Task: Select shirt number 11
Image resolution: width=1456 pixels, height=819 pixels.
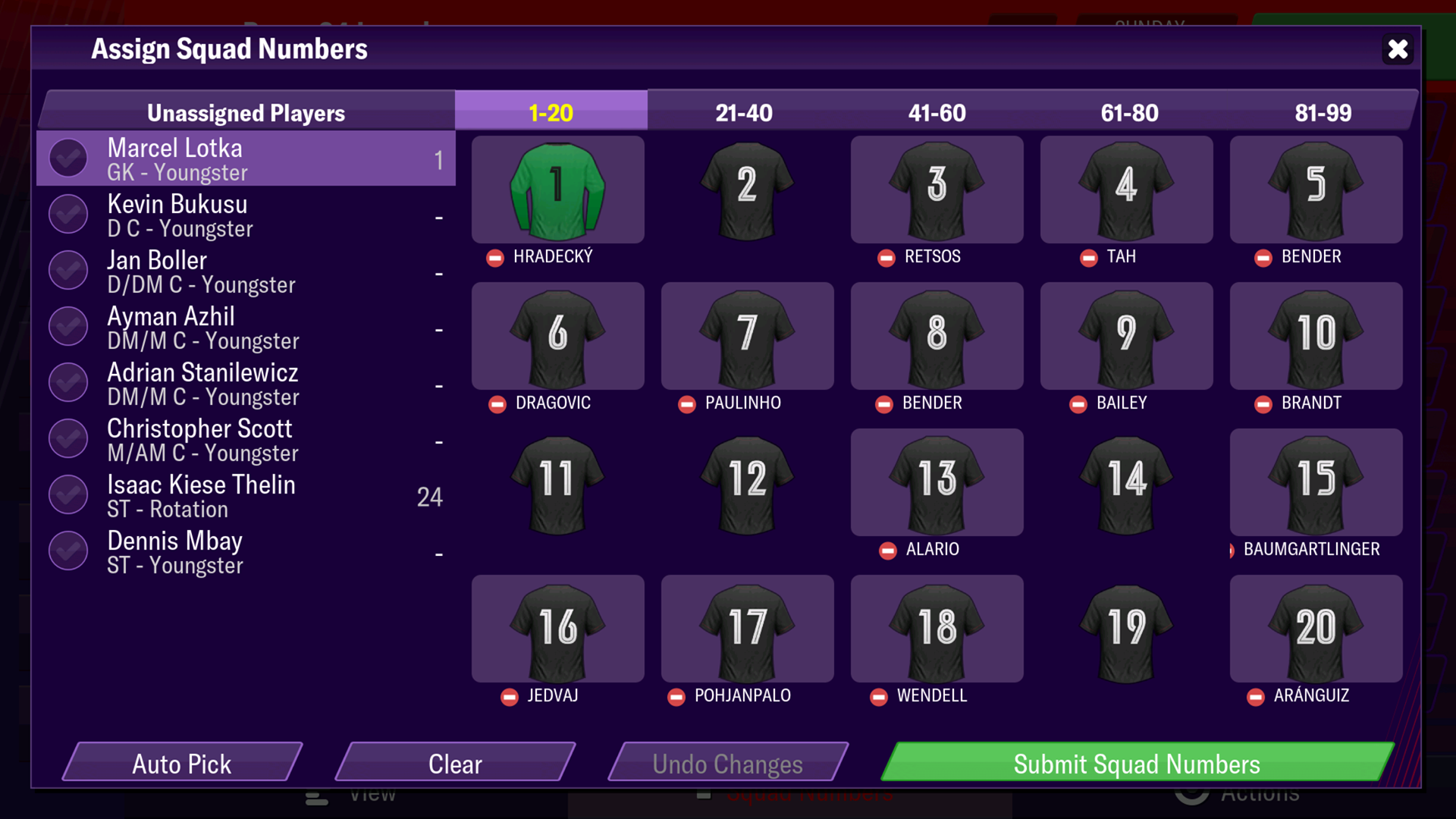Action: coord(556,482)
